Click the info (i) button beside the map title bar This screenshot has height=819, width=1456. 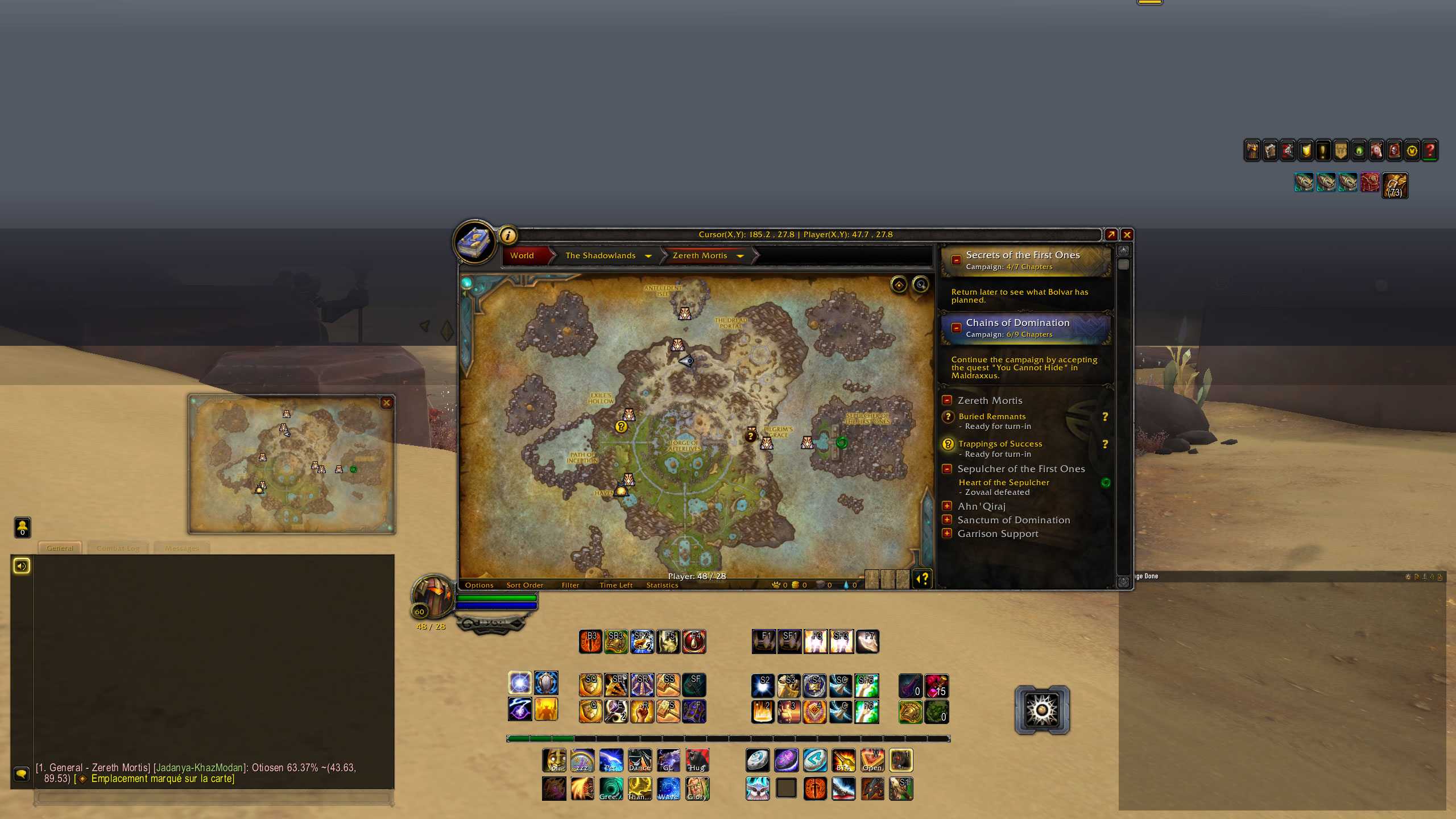(x=508, y=235)
